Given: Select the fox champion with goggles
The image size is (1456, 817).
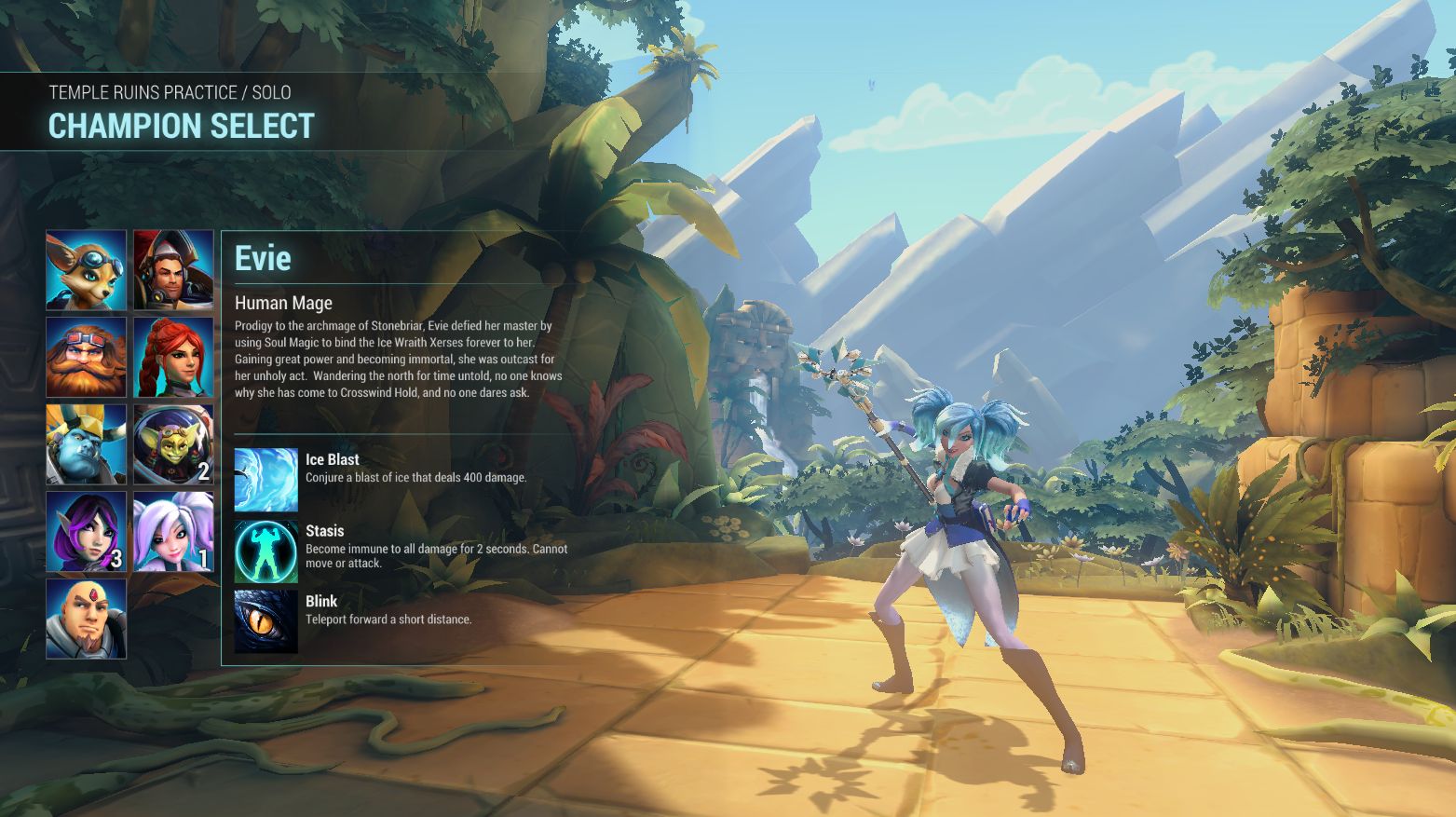Looking at the screenshot, I should (x=87, y=270).
